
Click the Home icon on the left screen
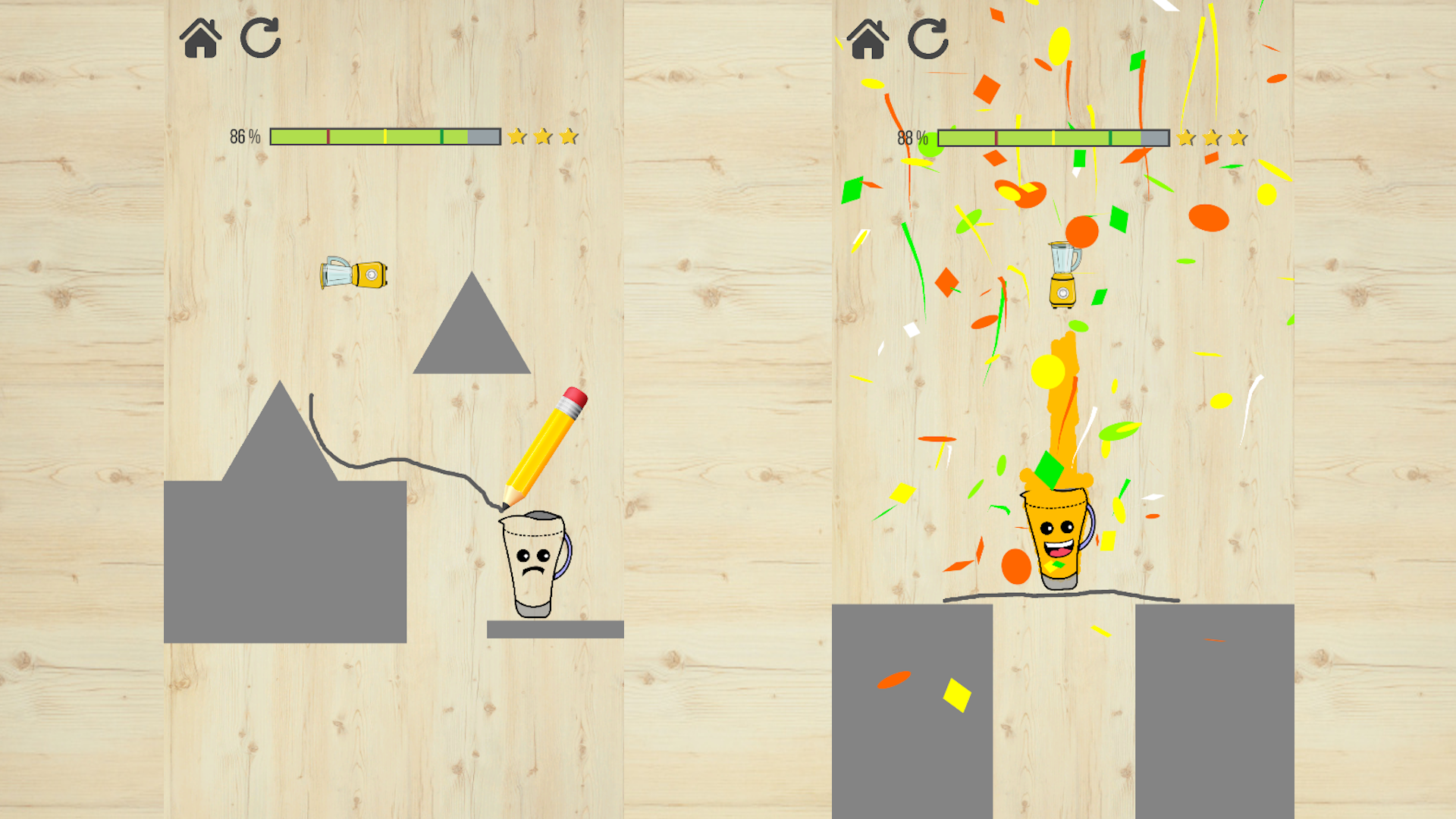coord(200,37)
